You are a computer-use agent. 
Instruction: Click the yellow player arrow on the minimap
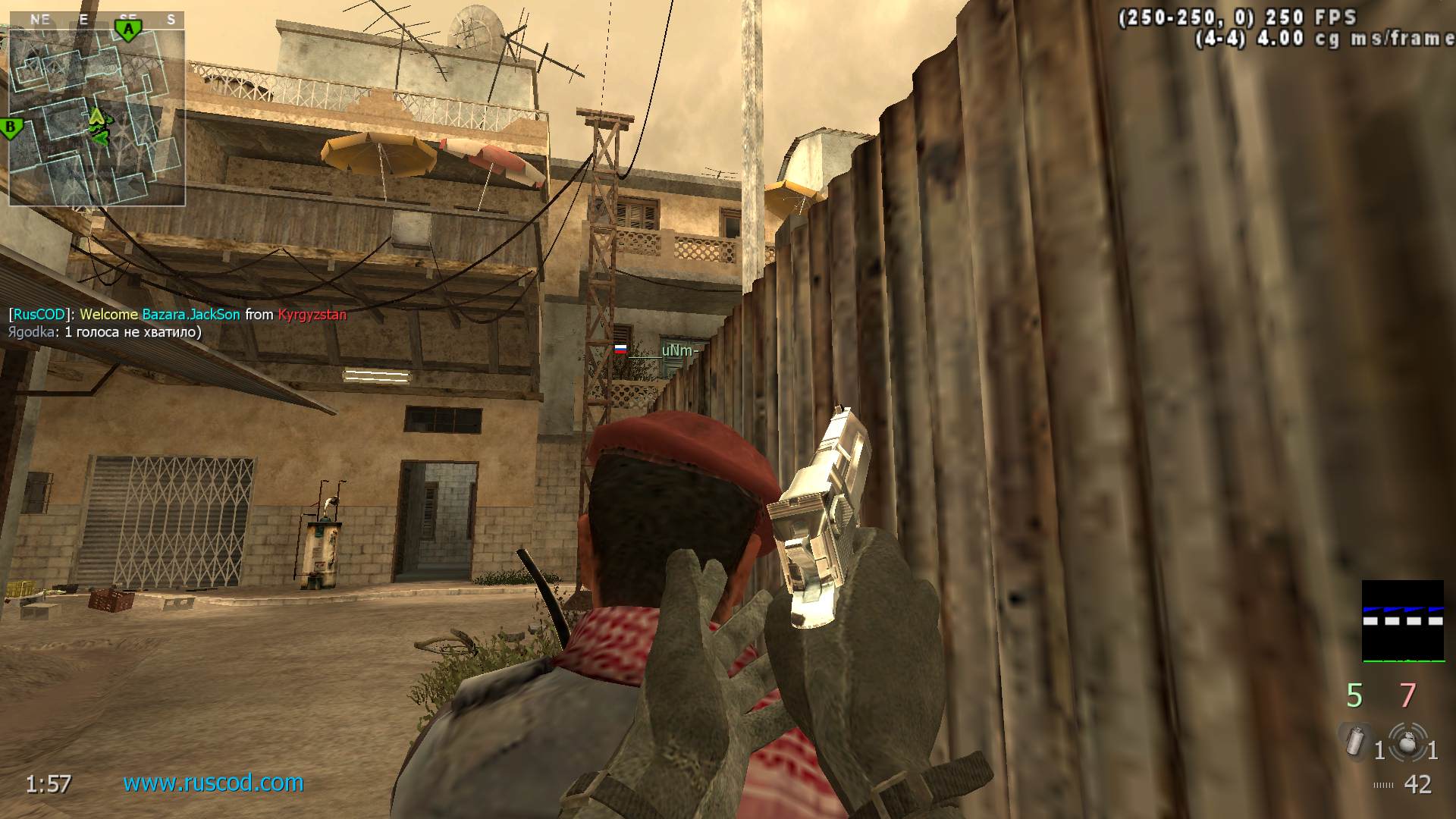96,116
